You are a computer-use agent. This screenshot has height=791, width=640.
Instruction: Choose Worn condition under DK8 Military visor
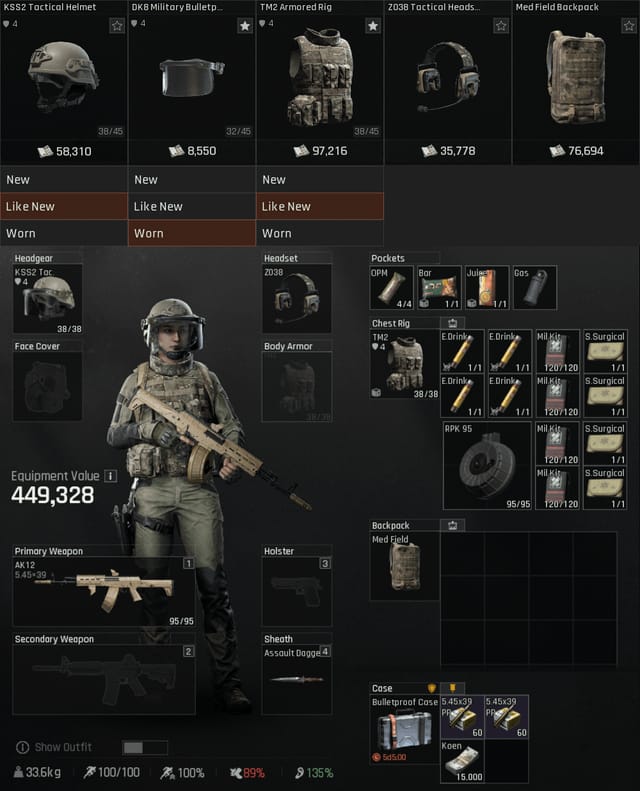click(x=192, y=233)
